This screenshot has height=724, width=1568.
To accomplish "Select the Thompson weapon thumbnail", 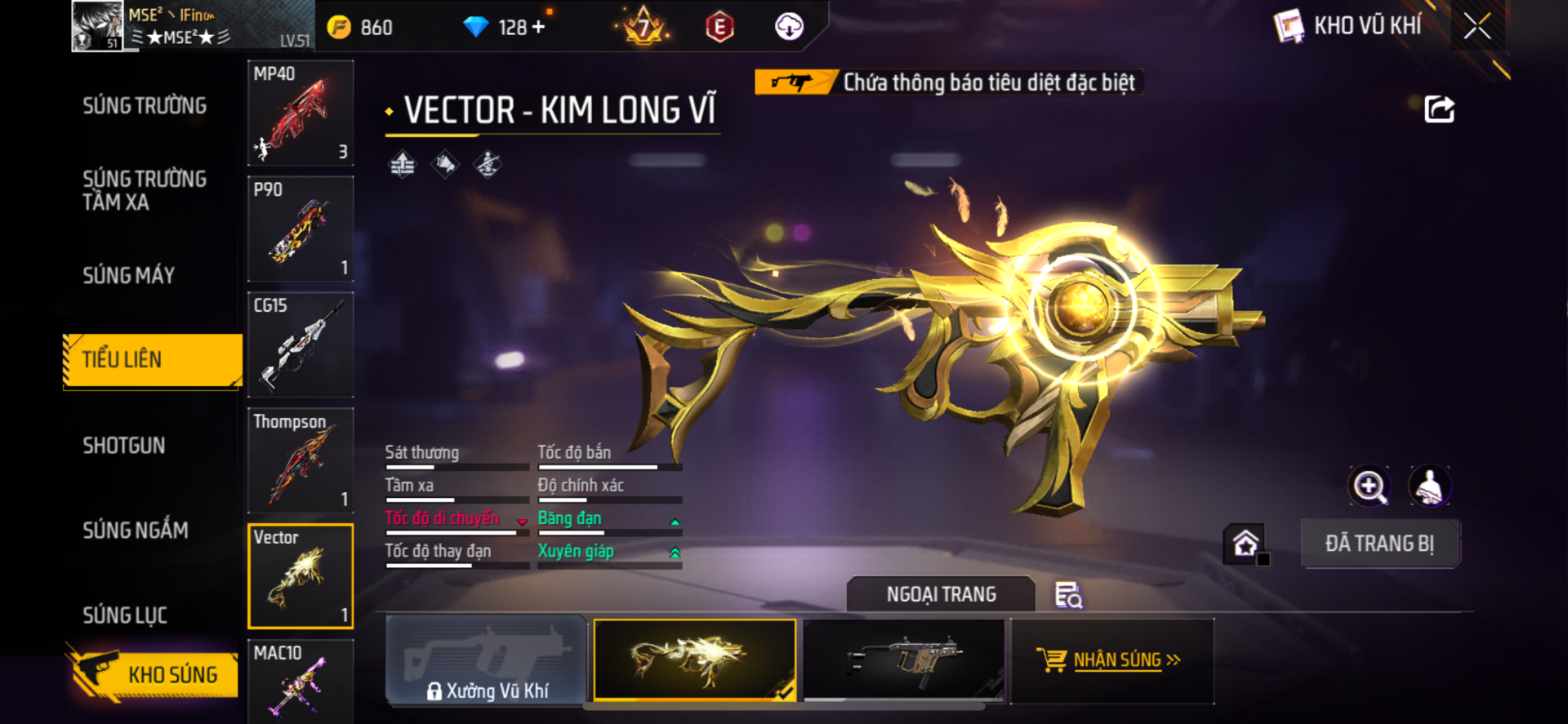I will pyautogui.click(x=301, y=461).
